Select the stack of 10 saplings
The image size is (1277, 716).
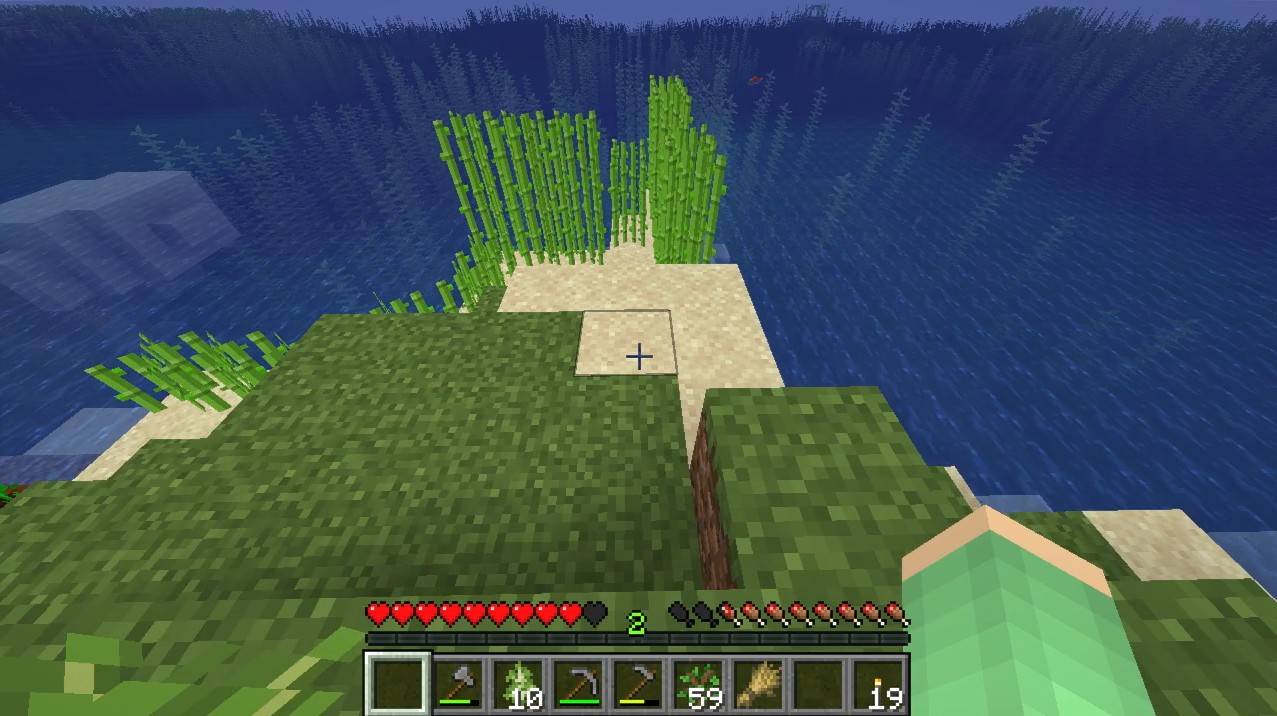(x=518, y=685)
